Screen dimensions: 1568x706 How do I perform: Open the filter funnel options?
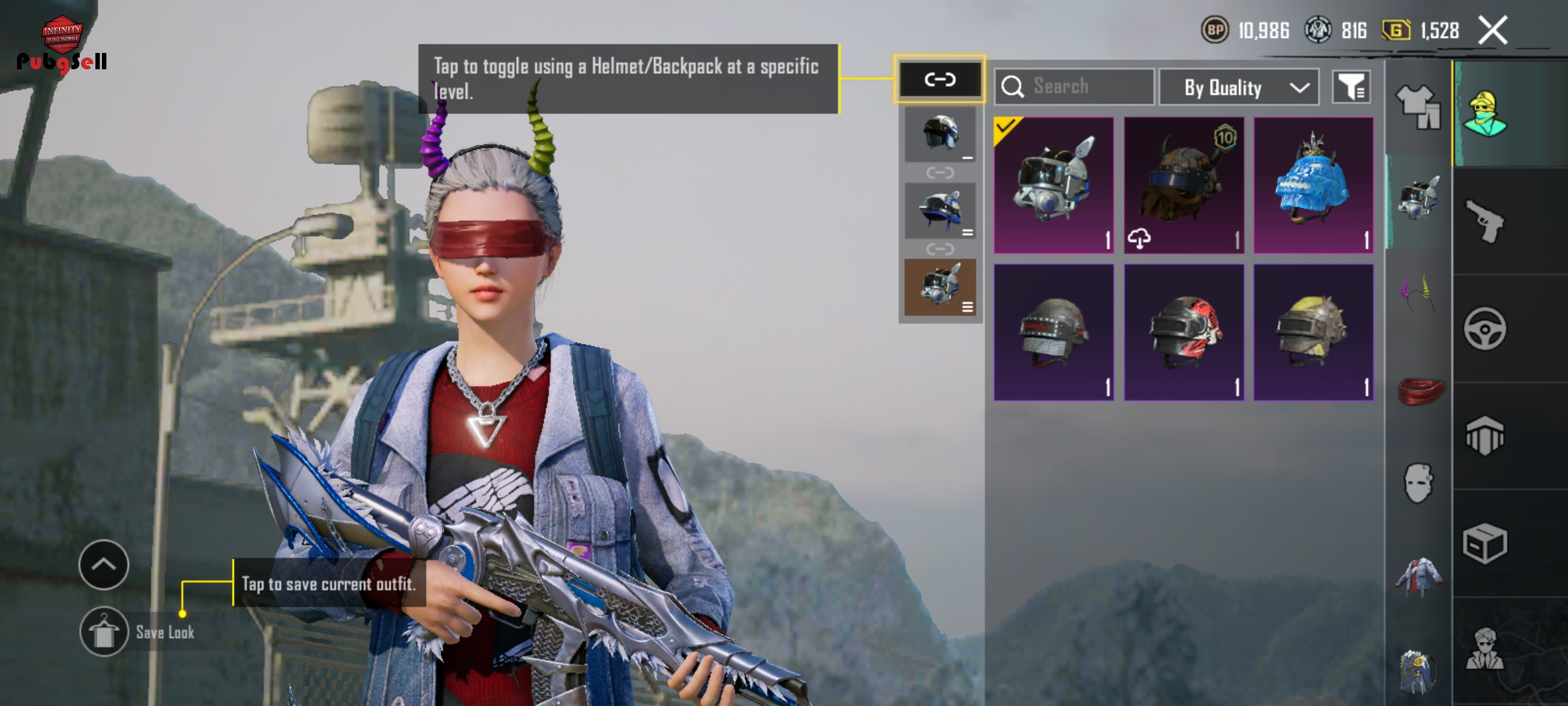coord(1351,87)
